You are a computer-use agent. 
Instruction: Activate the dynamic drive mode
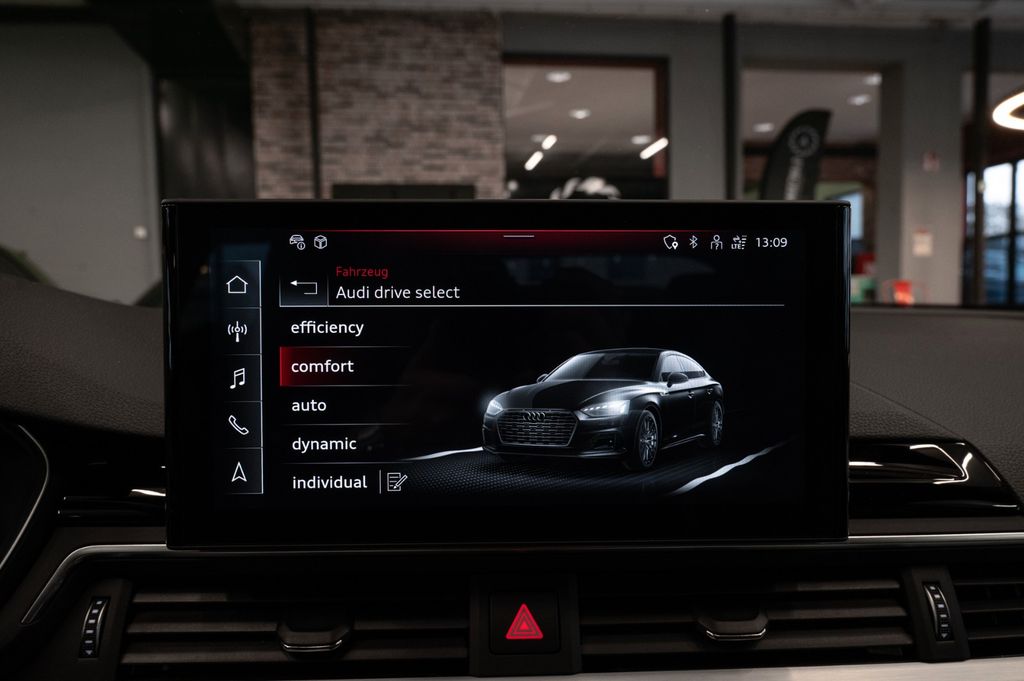click(324, 444)
